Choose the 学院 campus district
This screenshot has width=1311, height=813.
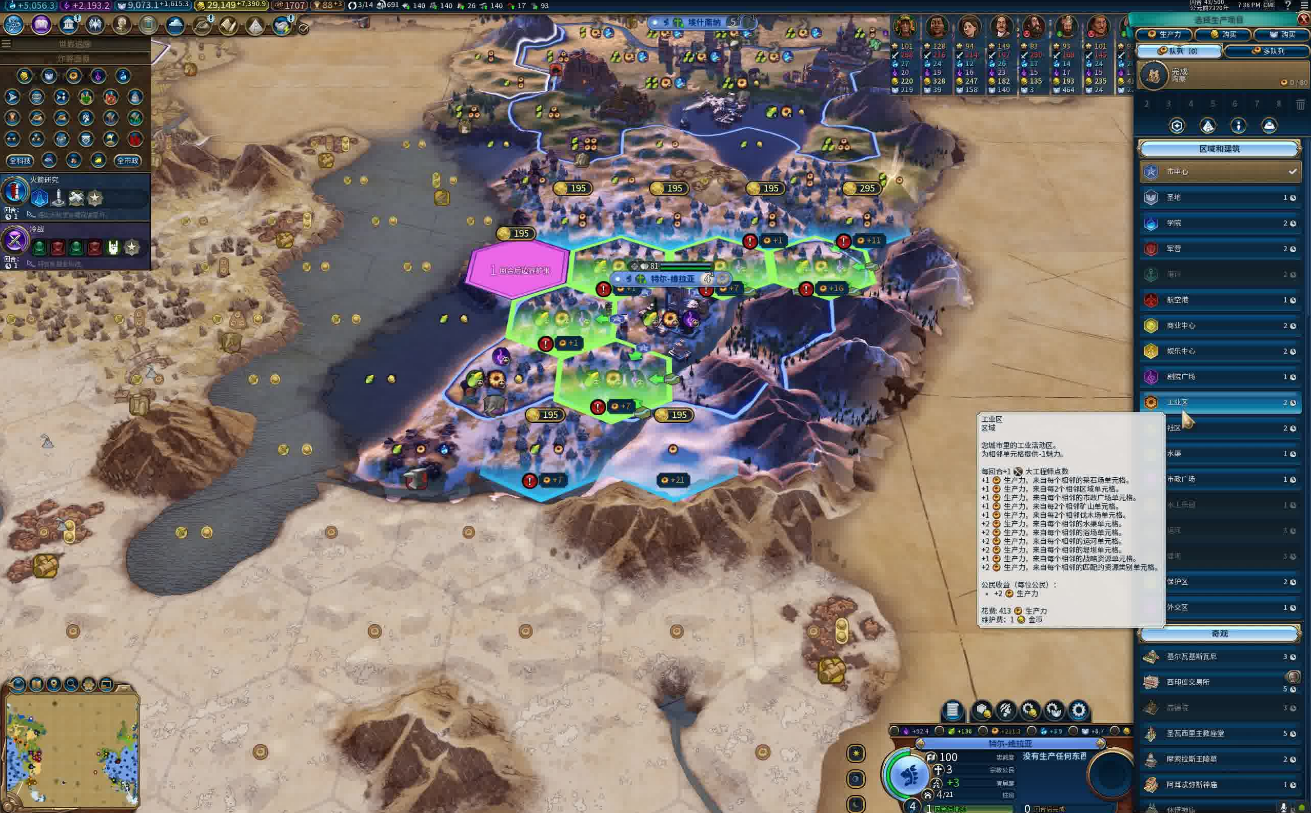(1220, 223)
